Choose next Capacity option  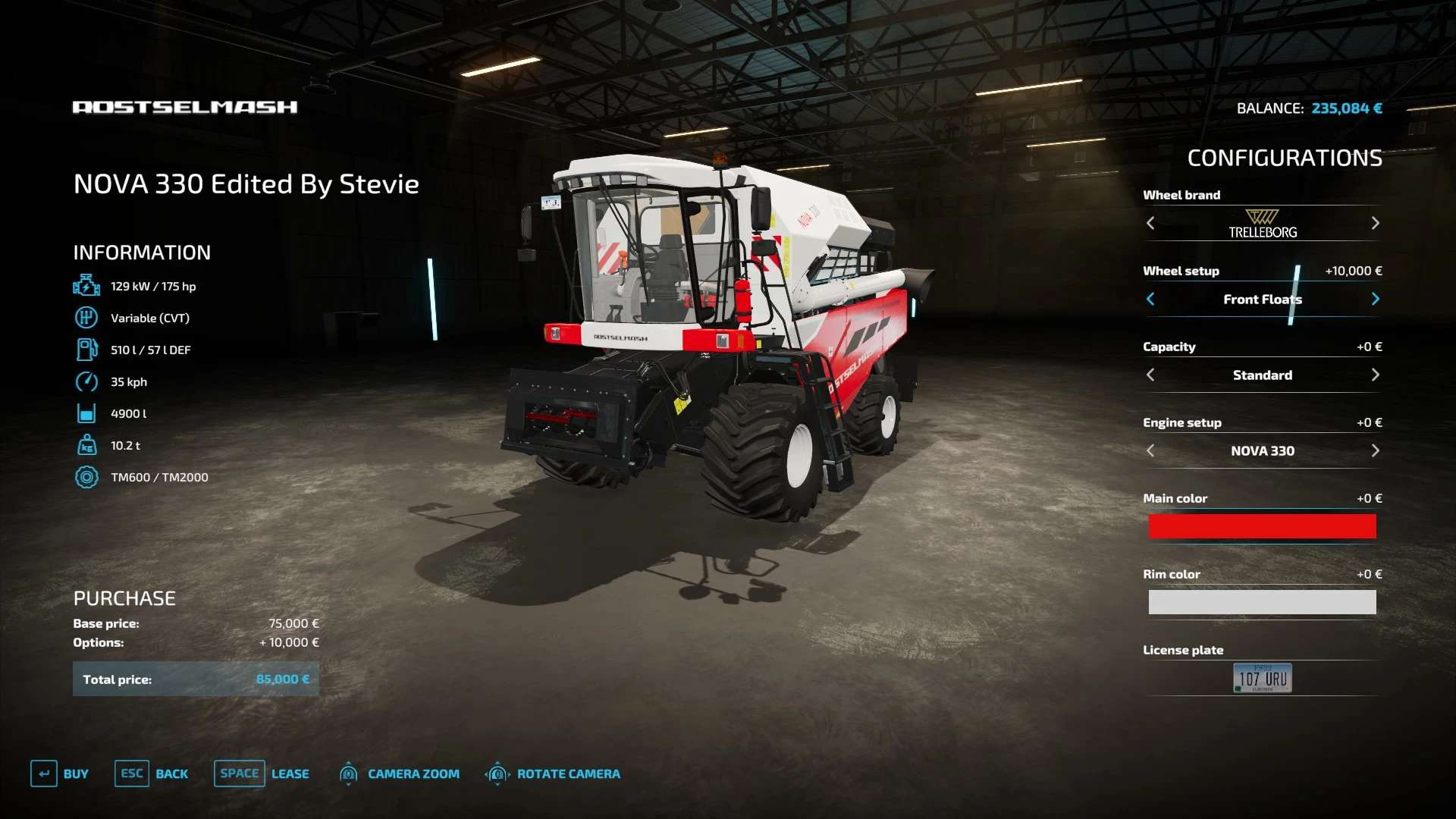(x=1375, y=375)
